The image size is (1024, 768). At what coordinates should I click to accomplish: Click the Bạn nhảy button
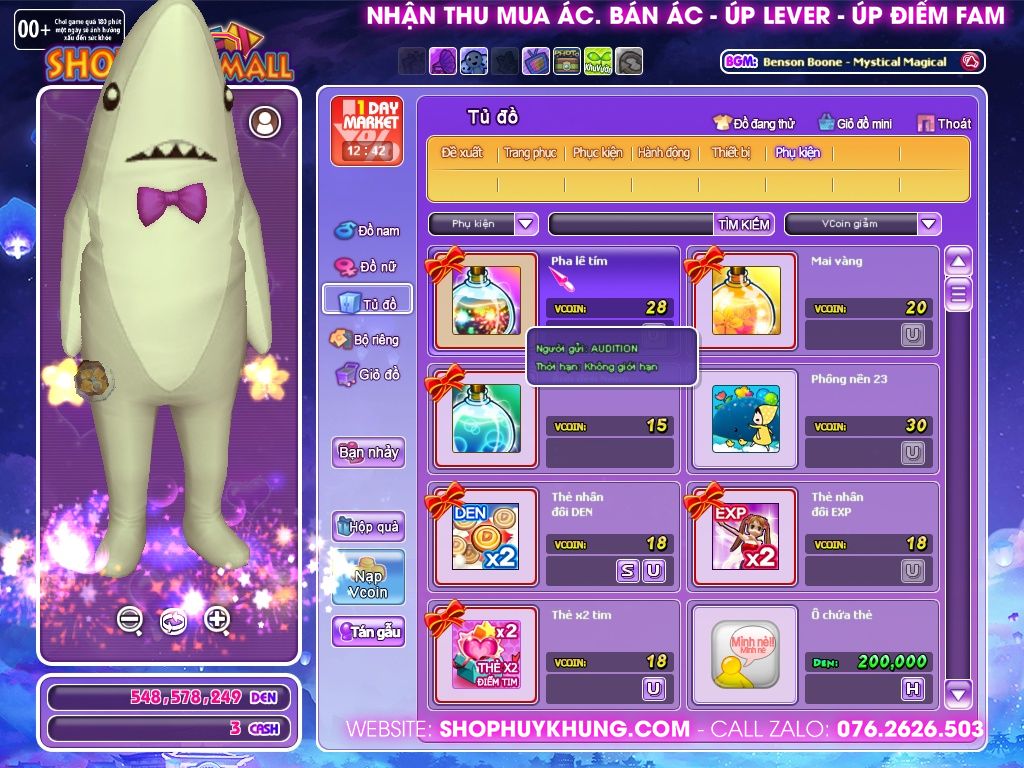[x=368, y=452]
